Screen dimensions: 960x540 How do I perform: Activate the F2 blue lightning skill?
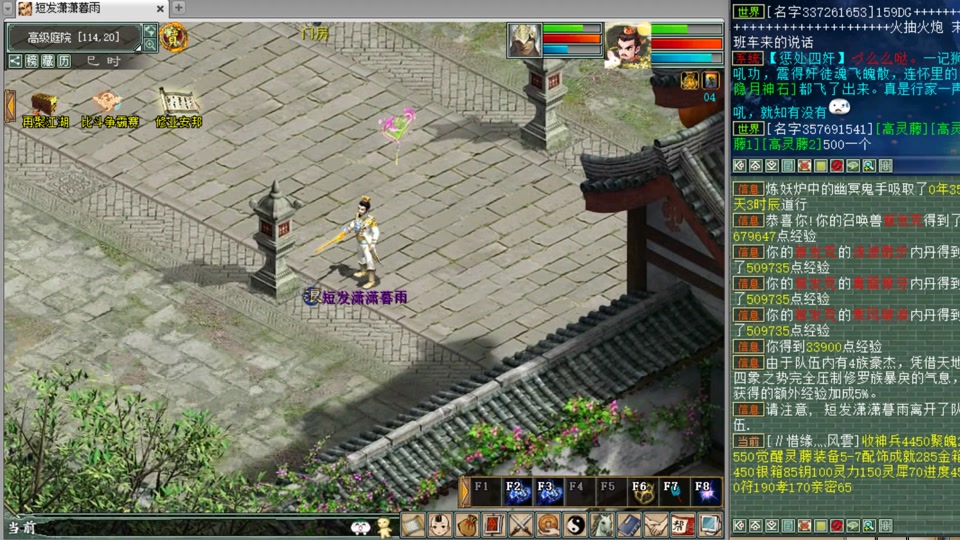[515, 493]
